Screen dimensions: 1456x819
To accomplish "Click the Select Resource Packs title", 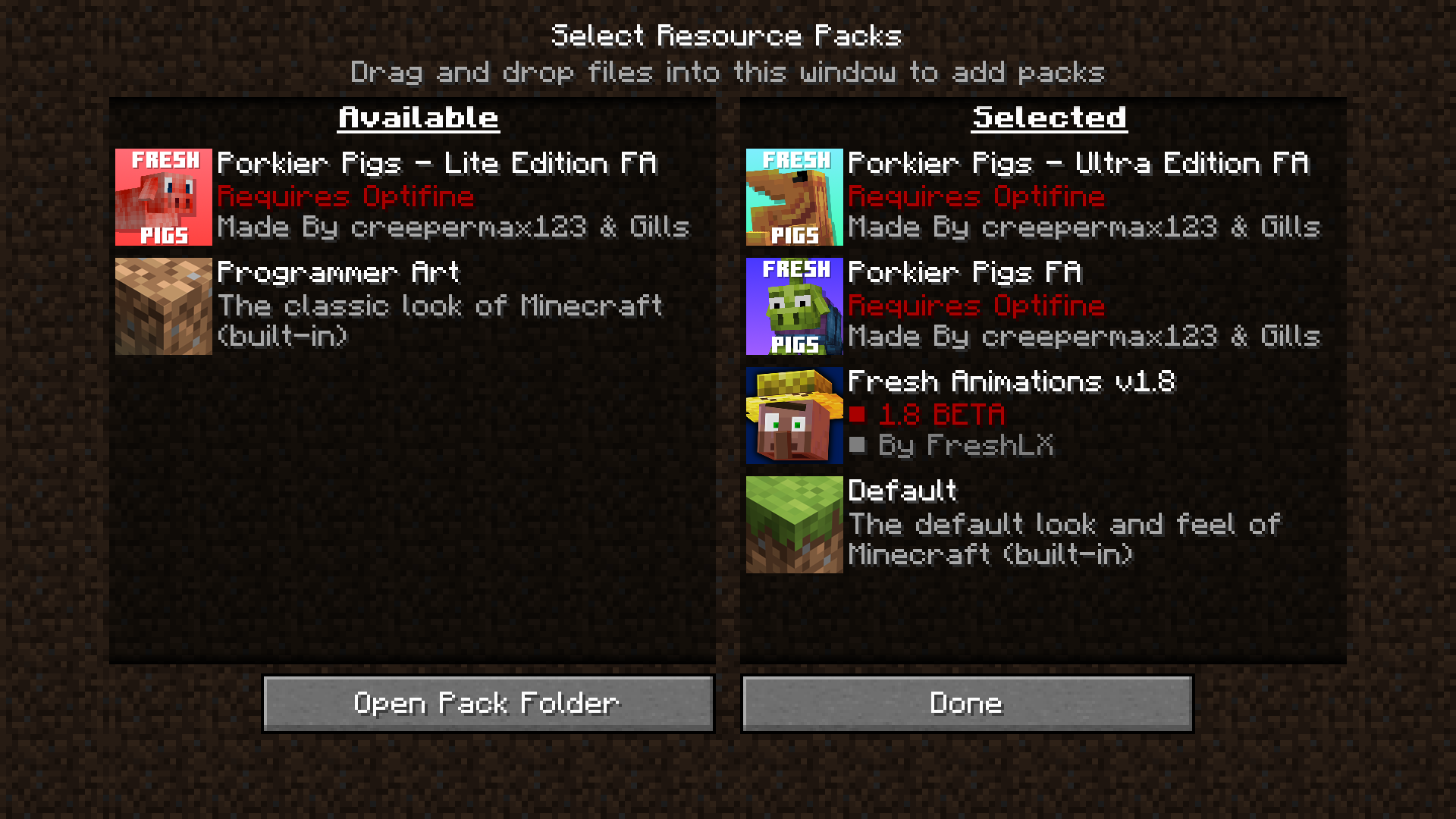I will click(727, 34).
